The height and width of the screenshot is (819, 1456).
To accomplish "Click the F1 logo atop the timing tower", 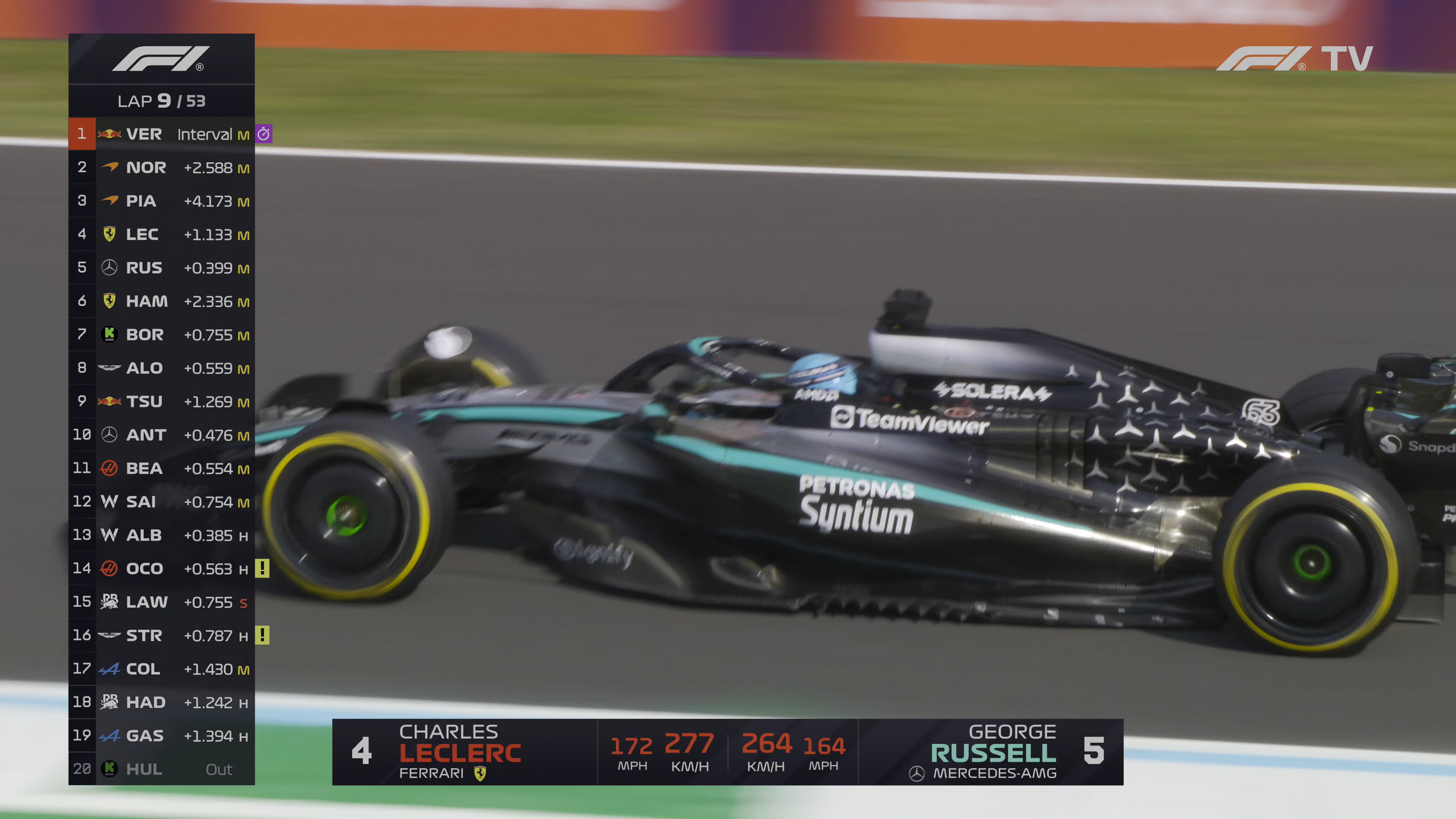I will click(x=161, y=59).
